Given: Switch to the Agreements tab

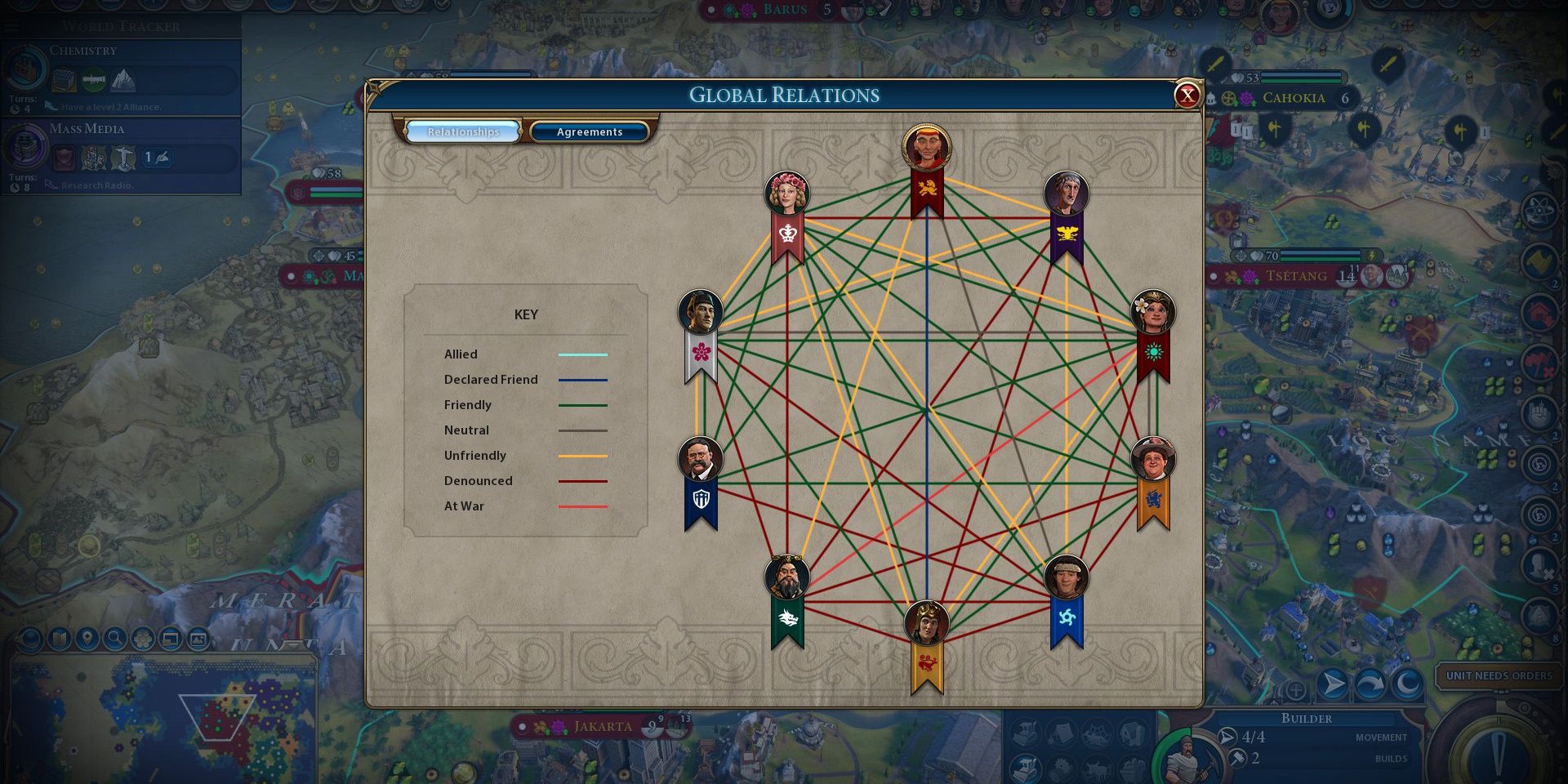Looking at the screenshot, I should tap(590, 131).
